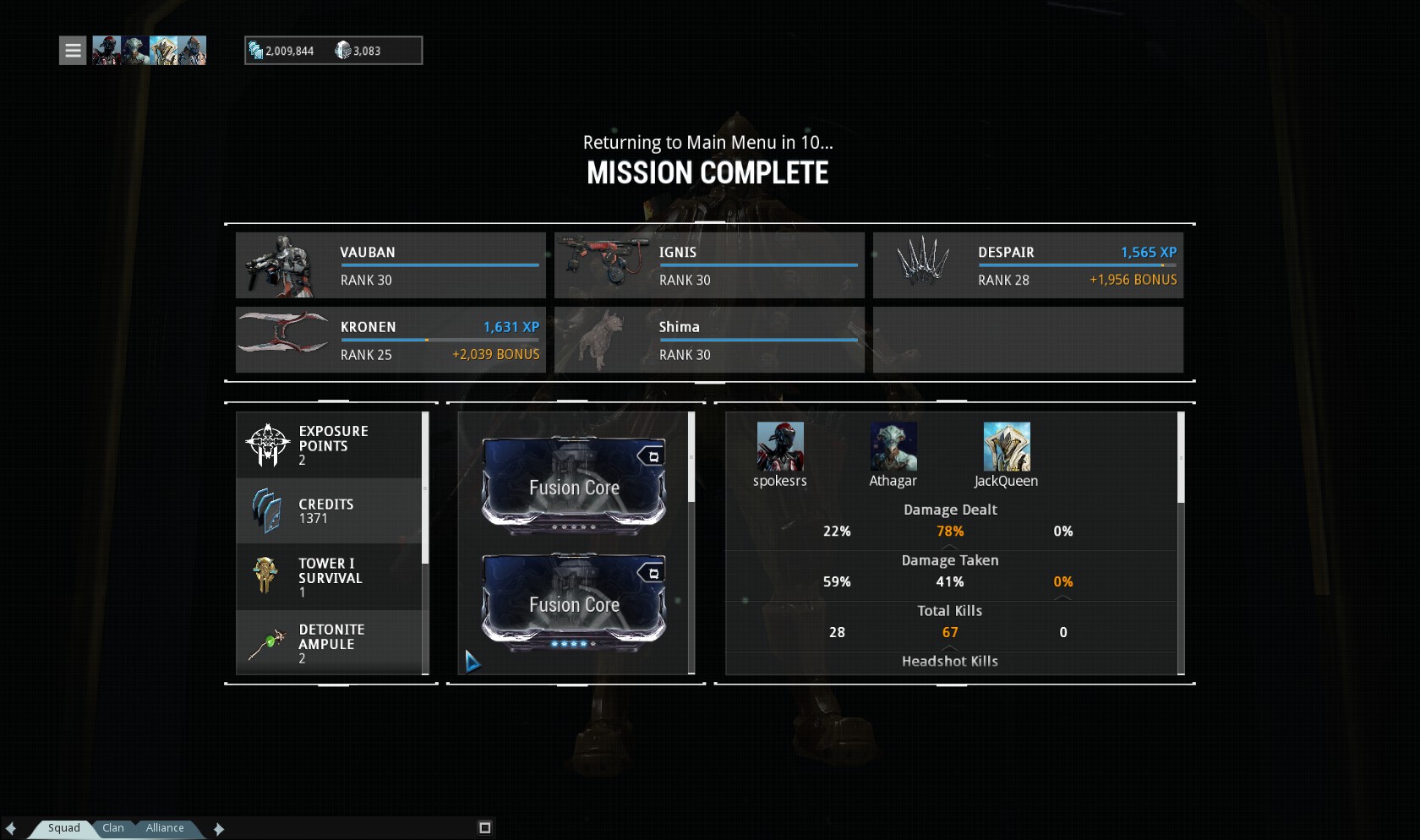Select the Shima companion panel
This screenshot has width=1420, height=840.
(709, 340)
